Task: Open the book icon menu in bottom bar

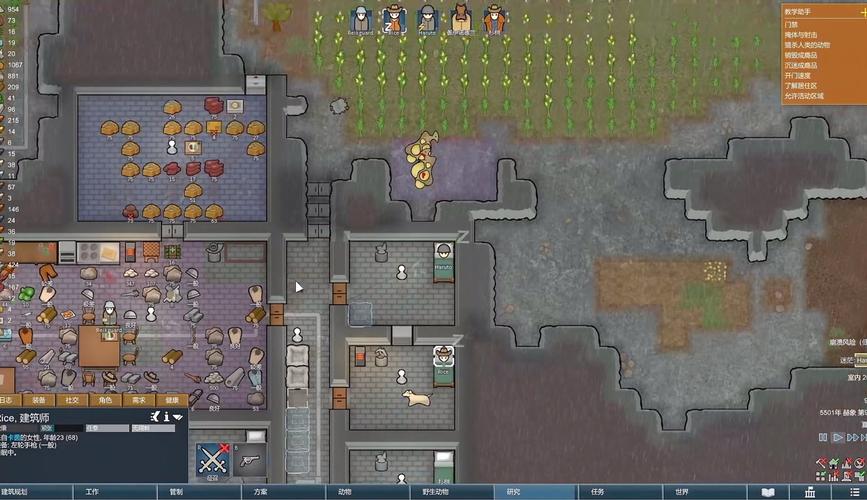Action: point(768,492)
